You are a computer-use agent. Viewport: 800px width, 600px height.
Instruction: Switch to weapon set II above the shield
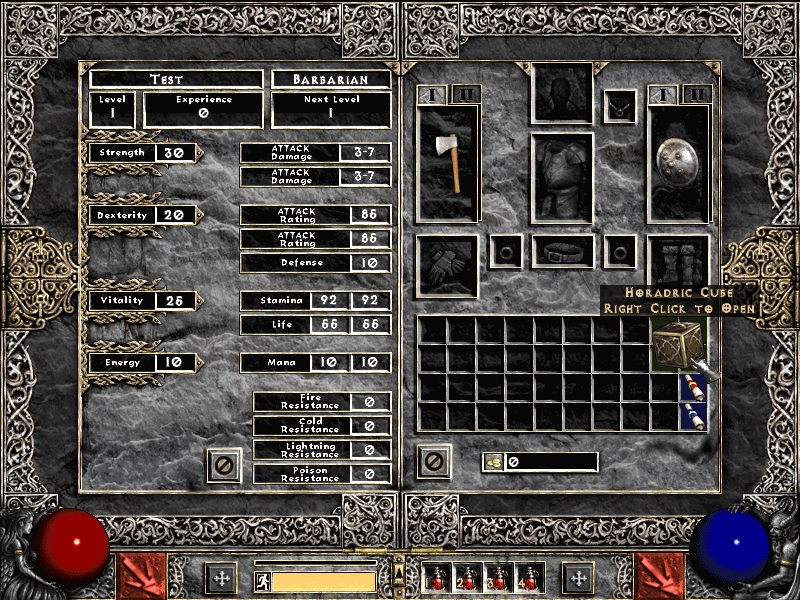697,95
